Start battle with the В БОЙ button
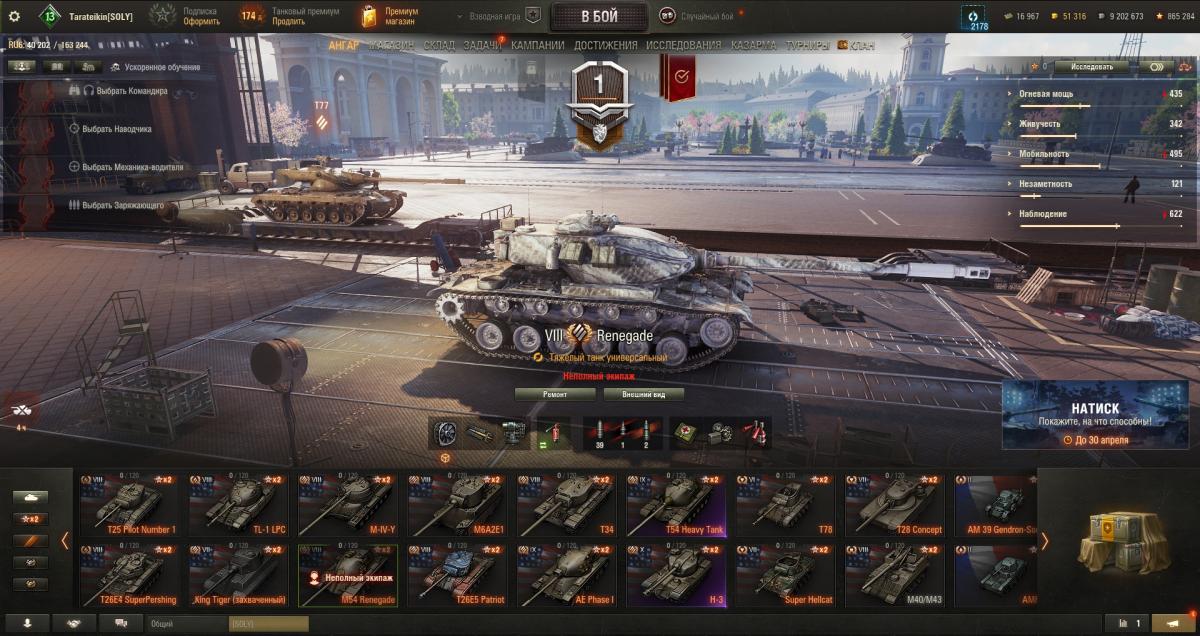The width and height of the screenshot is (1200, 636). pyautogui.click(x=599, y=16)
